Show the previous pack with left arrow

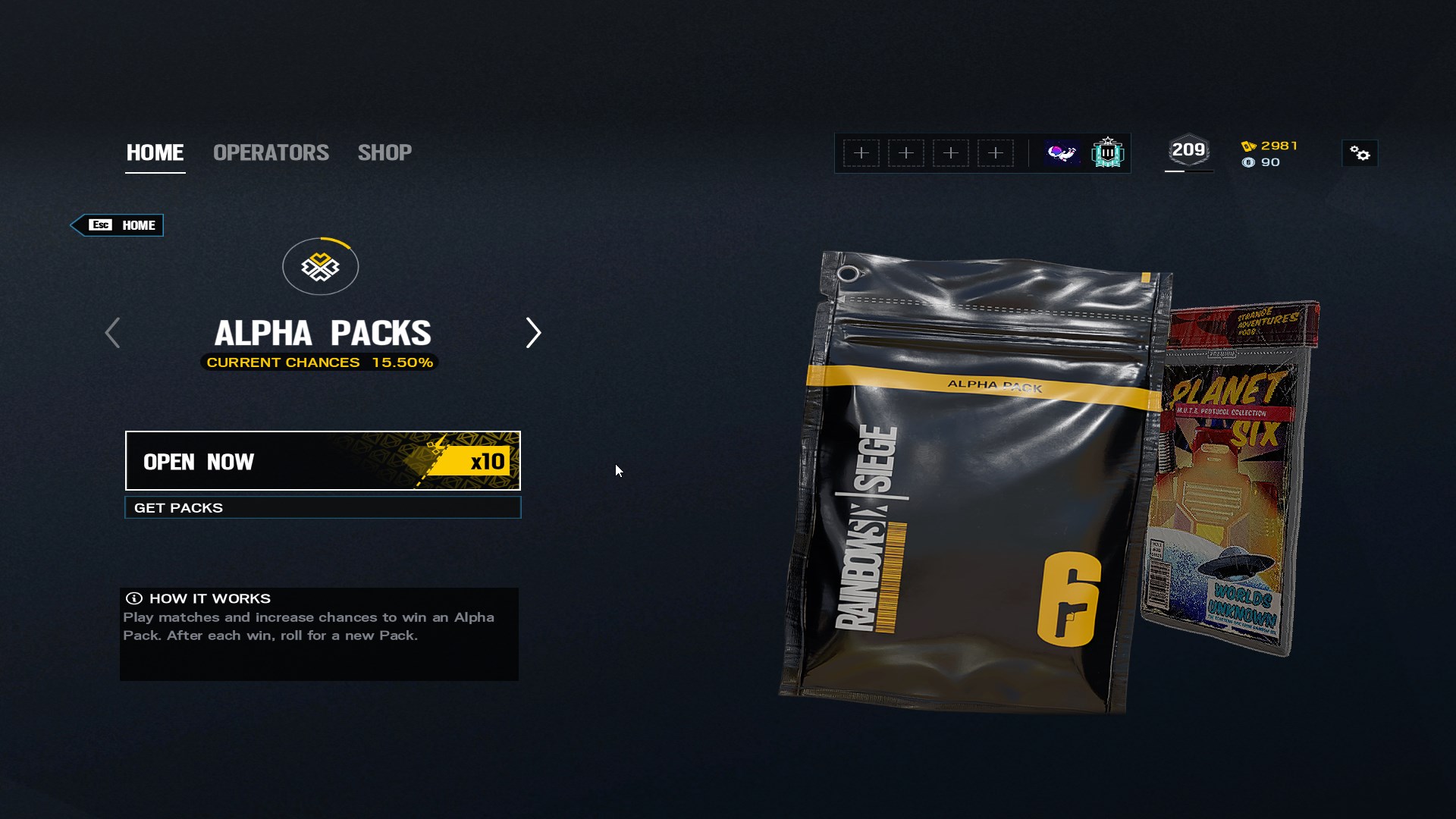click(x=112, y=333)
